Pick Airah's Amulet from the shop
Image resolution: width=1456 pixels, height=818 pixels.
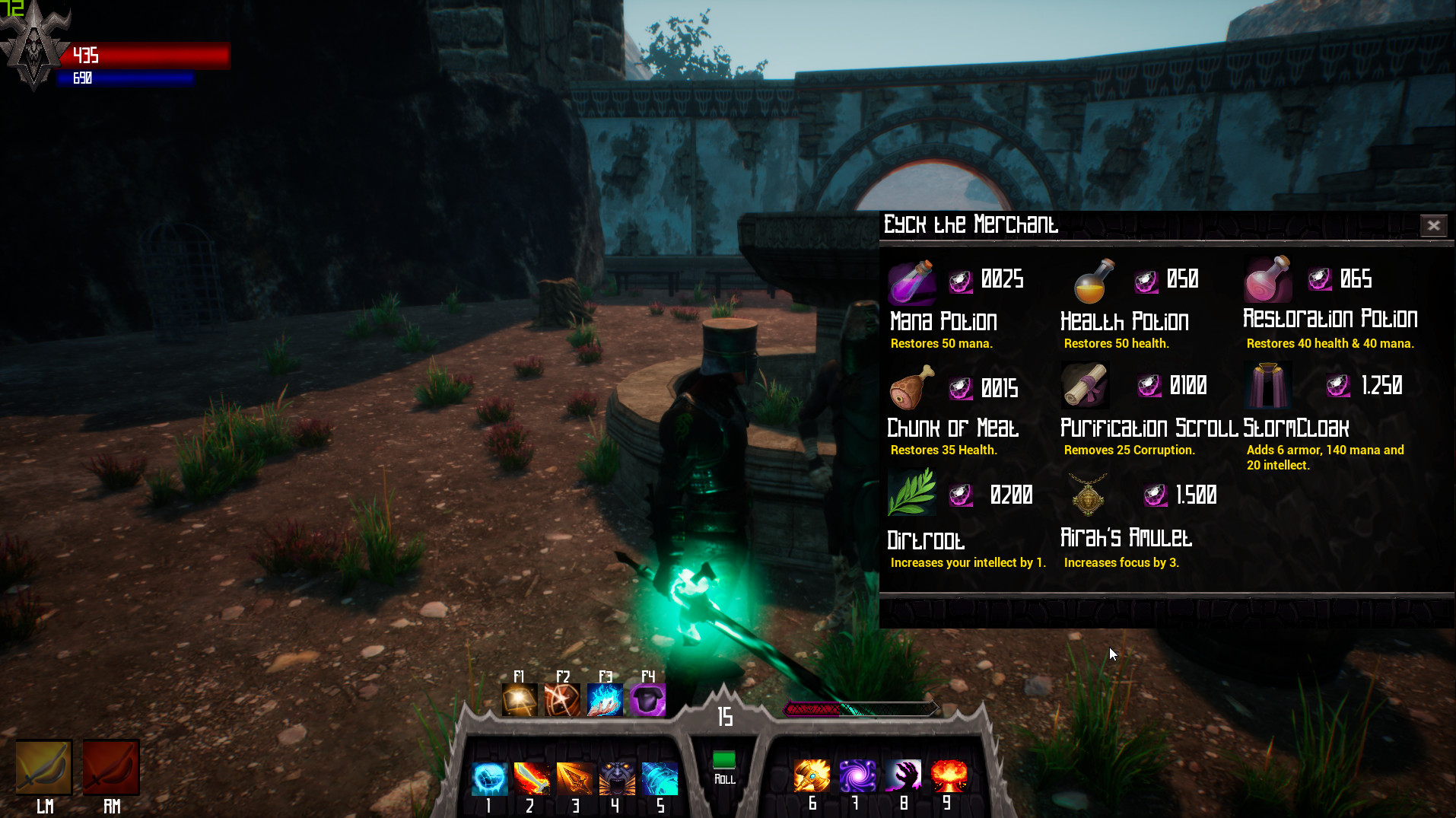pyautogui.click(x=1086, y=494)
